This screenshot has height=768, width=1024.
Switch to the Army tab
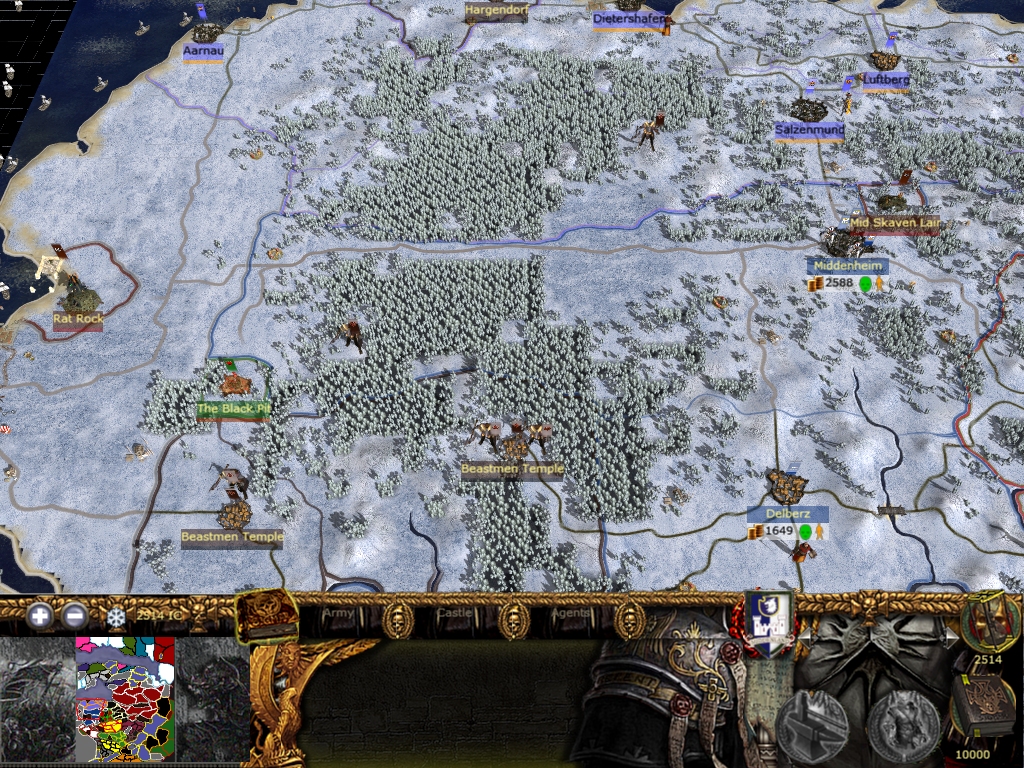point(339,612)
